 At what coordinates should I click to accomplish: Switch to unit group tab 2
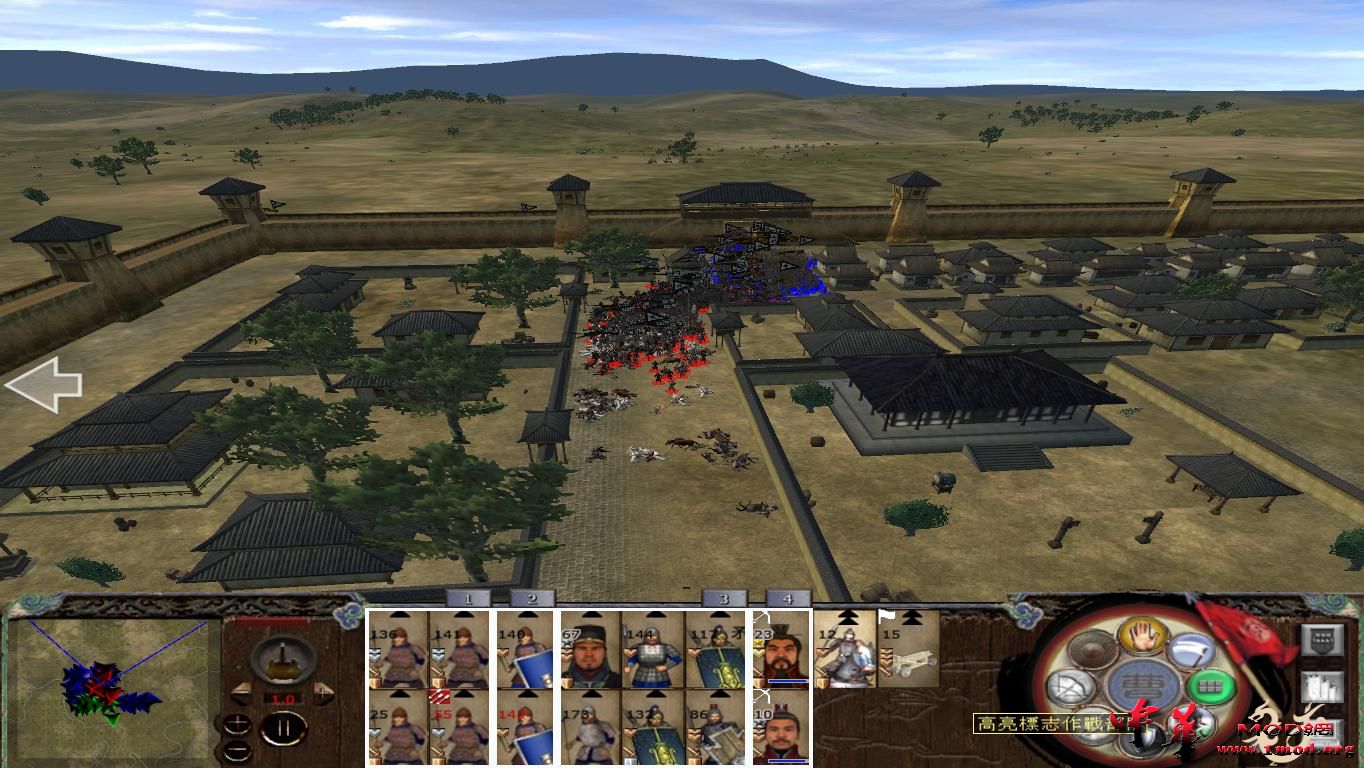(x=531, y=598)
